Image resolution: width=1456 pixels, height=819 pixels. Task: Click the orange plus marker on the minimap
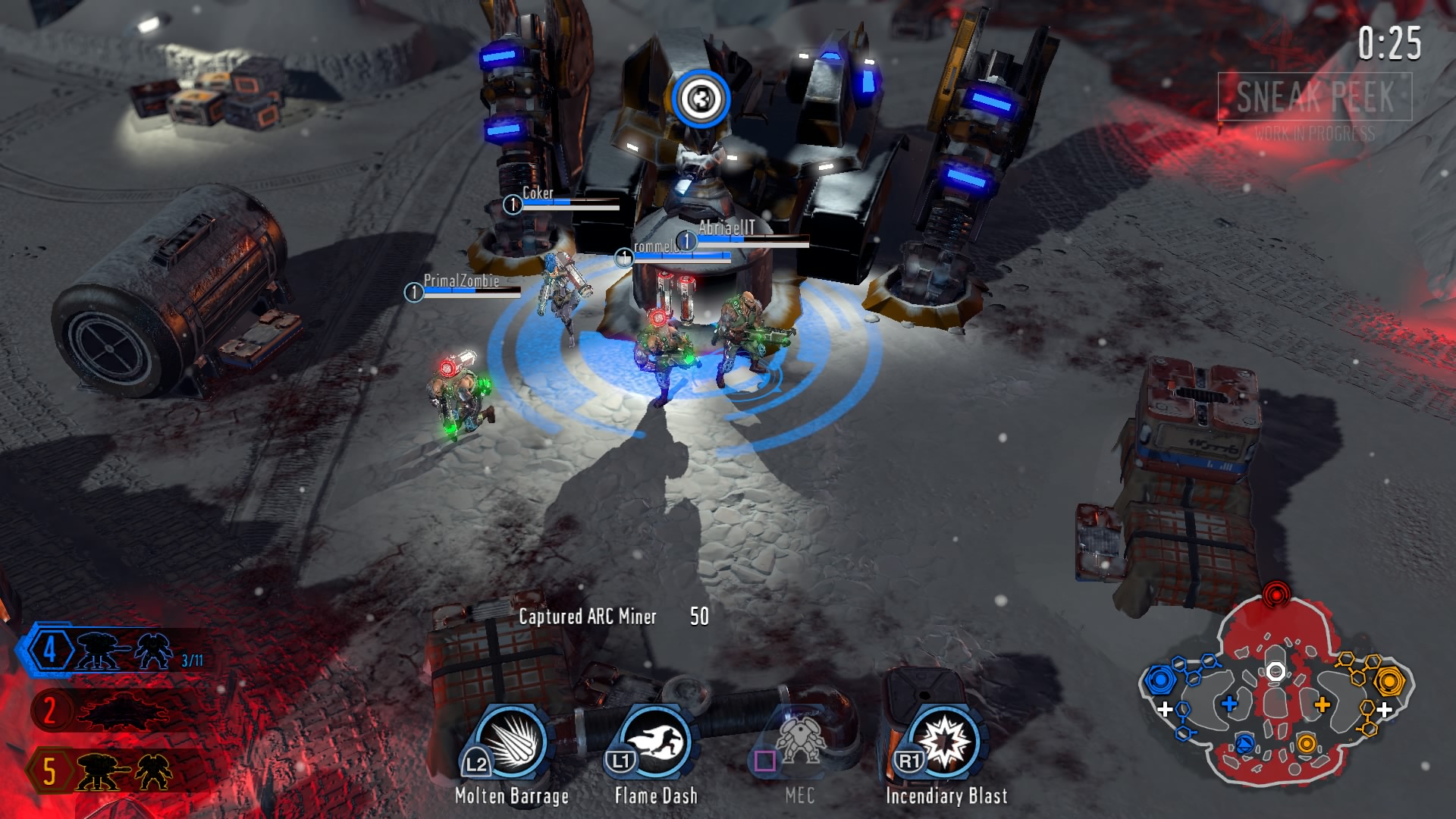(1323, 704)
